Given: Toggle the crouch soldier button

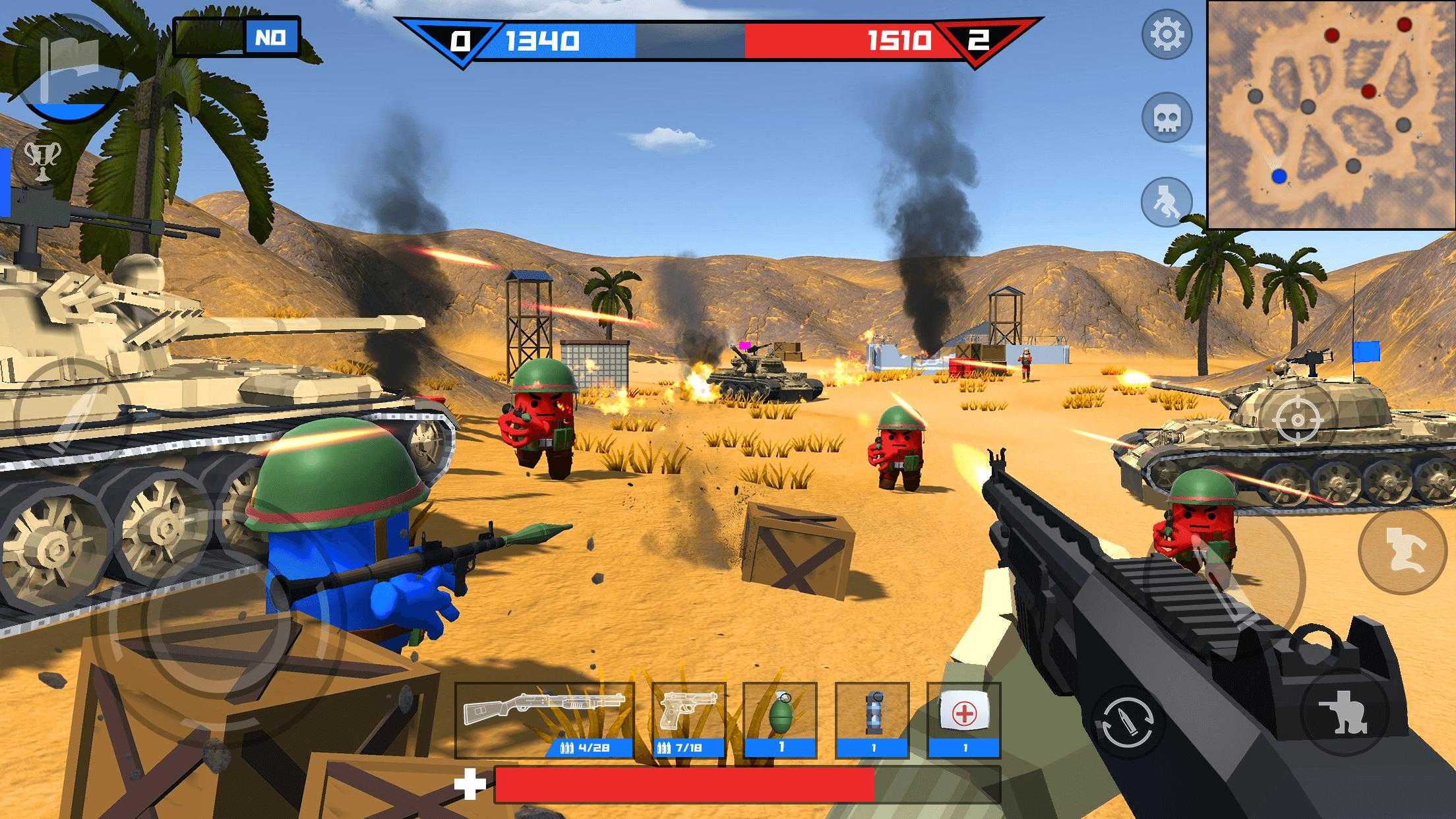Looking at the screenshot, I should point(1345,712).
